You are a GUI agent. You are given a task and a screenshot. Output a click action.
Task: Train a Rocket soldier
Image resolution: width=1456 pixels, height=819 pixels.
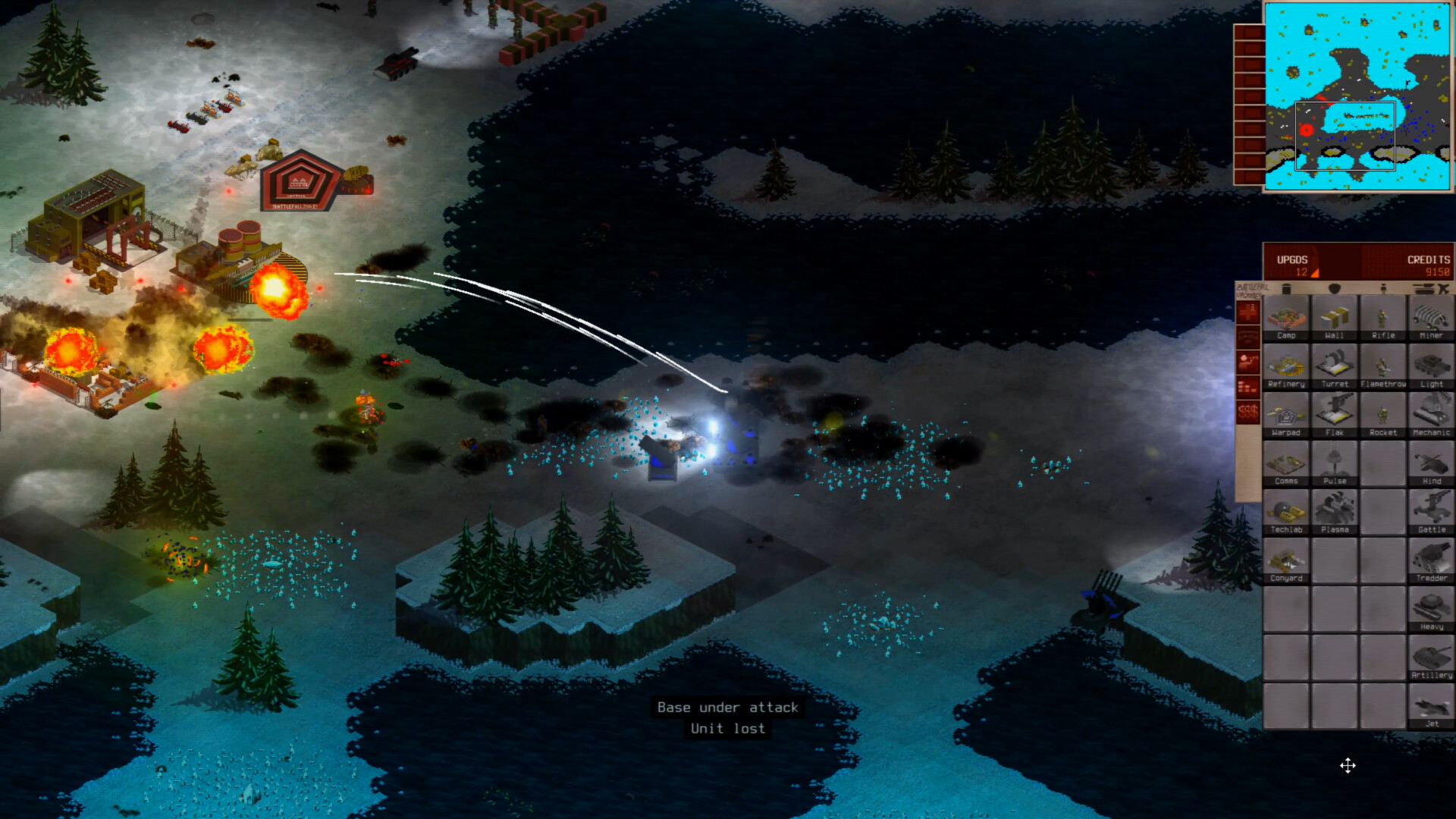pyautogui.click(x=1383, y=416)
